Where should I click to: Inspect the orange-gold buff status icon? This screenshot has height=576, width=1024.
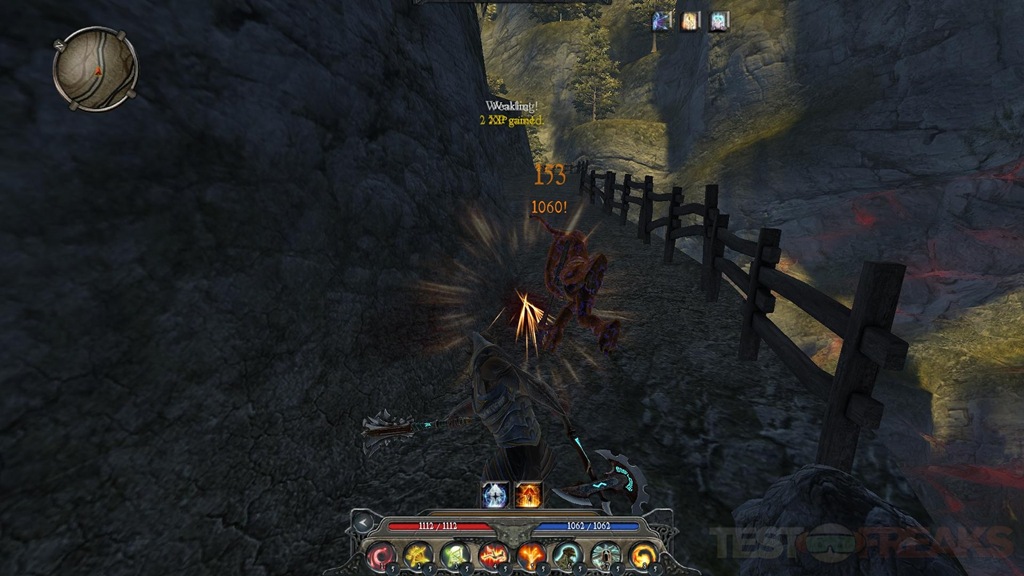690,21
